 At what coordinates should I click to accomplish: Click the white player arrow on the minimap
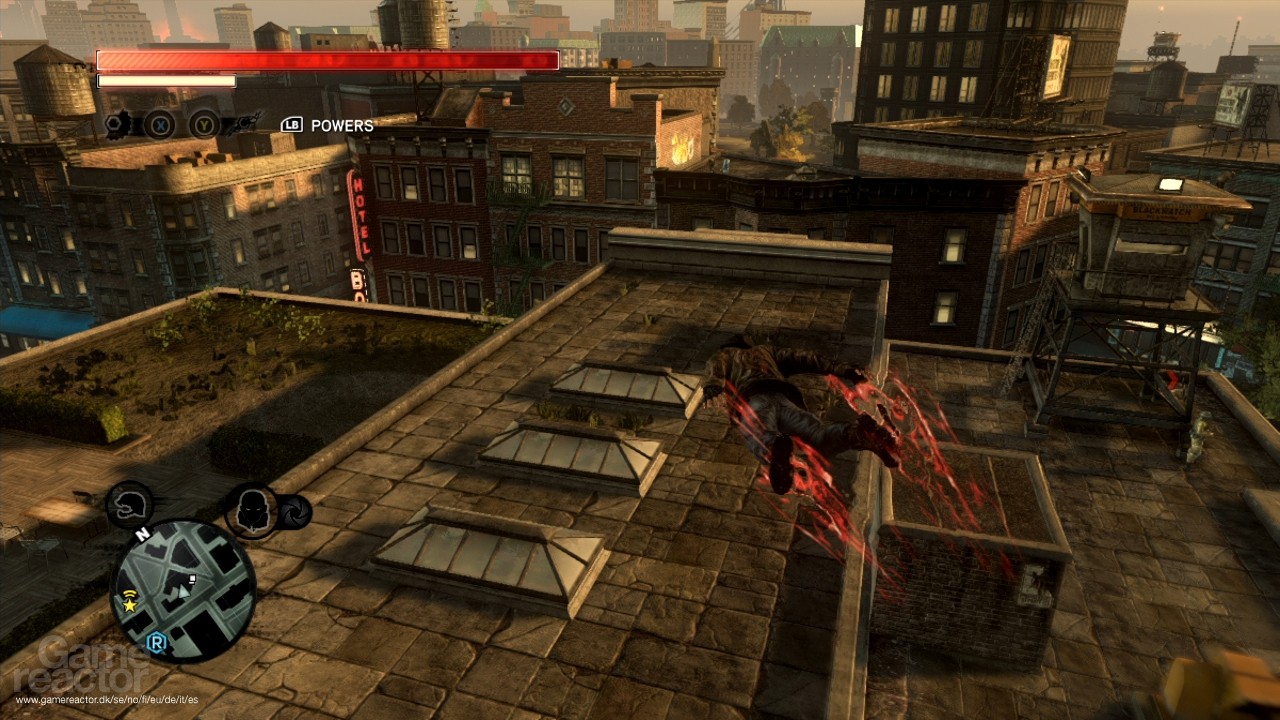pos(183,593)
